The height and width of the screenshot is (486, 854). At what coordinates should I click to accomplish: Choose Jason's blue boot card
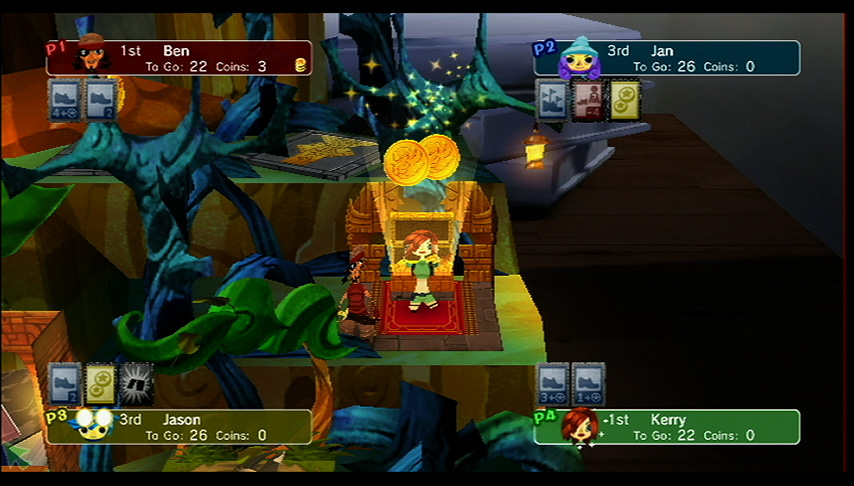(x=63, y=384)
